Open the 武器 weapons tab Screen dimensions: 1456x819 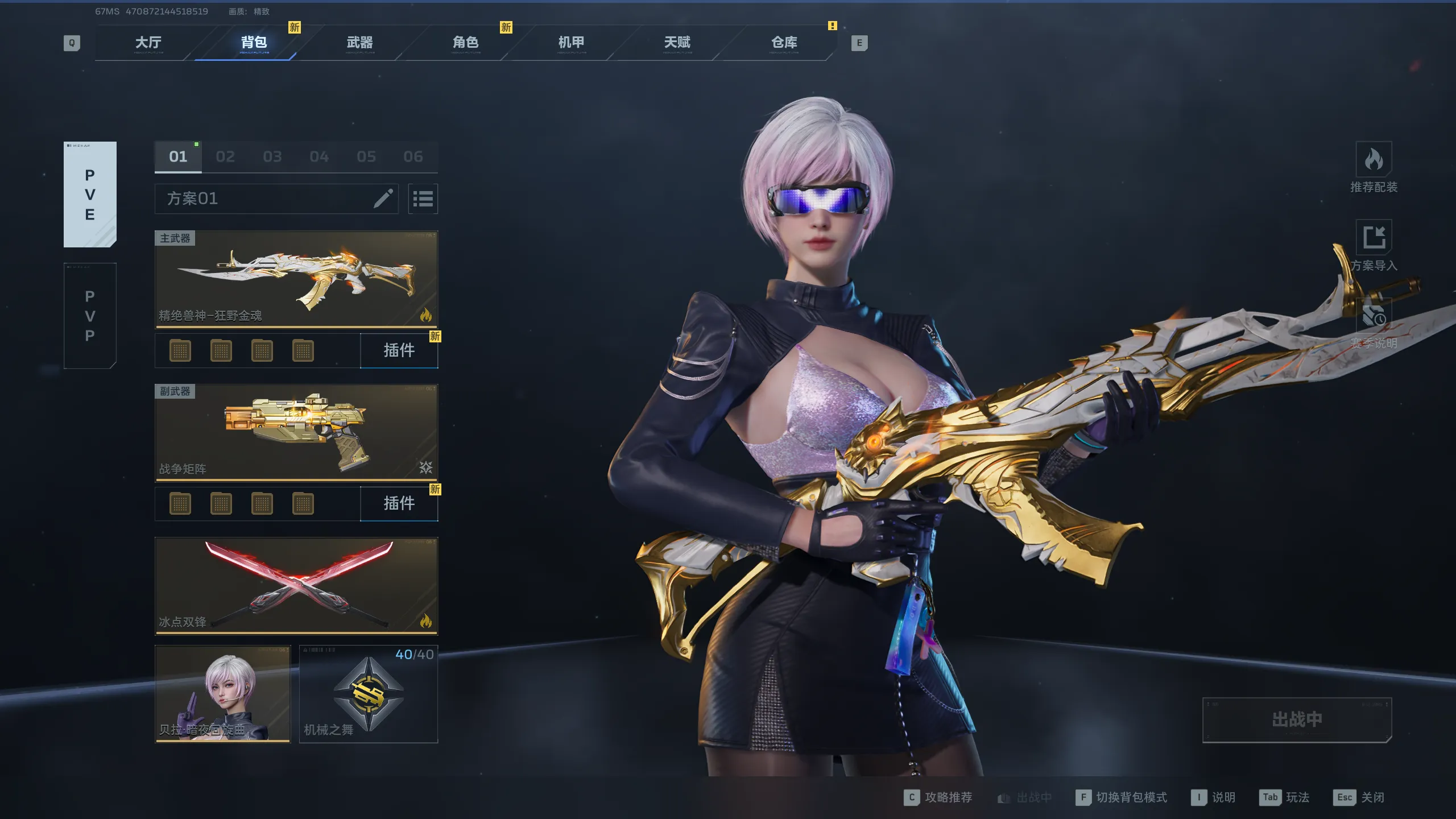(360, 43)
